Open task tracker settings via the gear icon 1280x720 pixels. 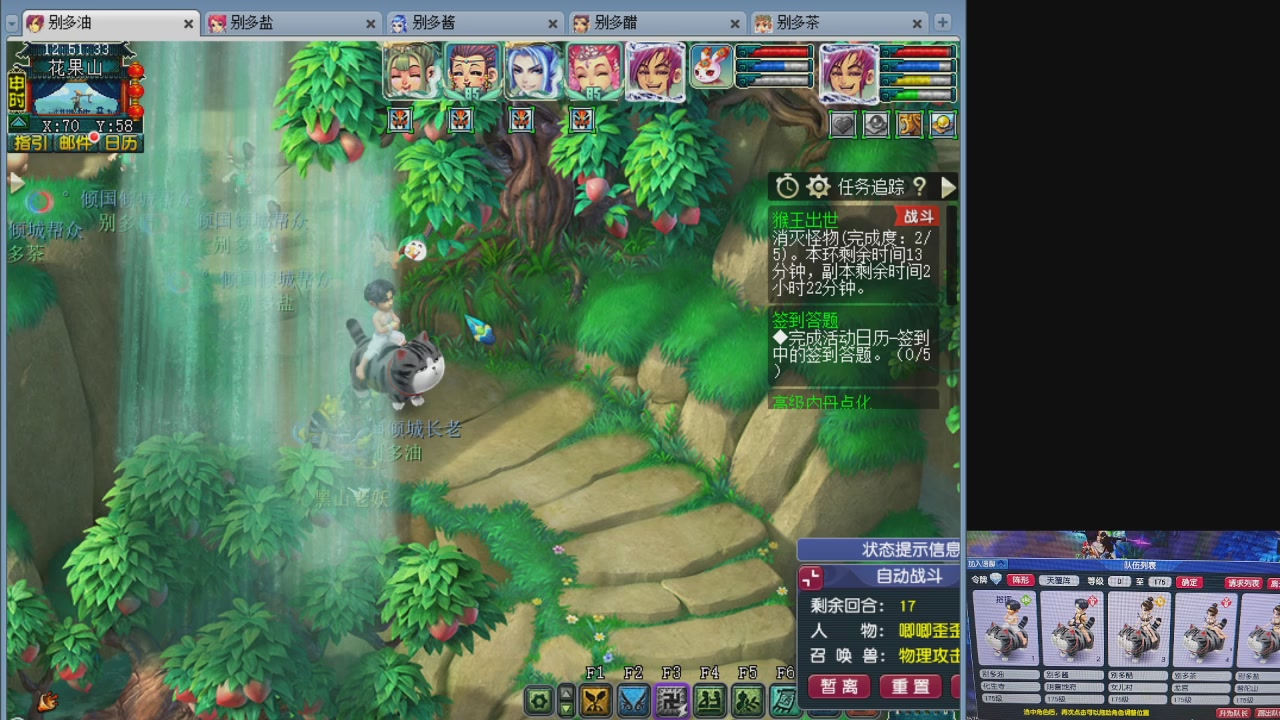click(x=818, y=187)
